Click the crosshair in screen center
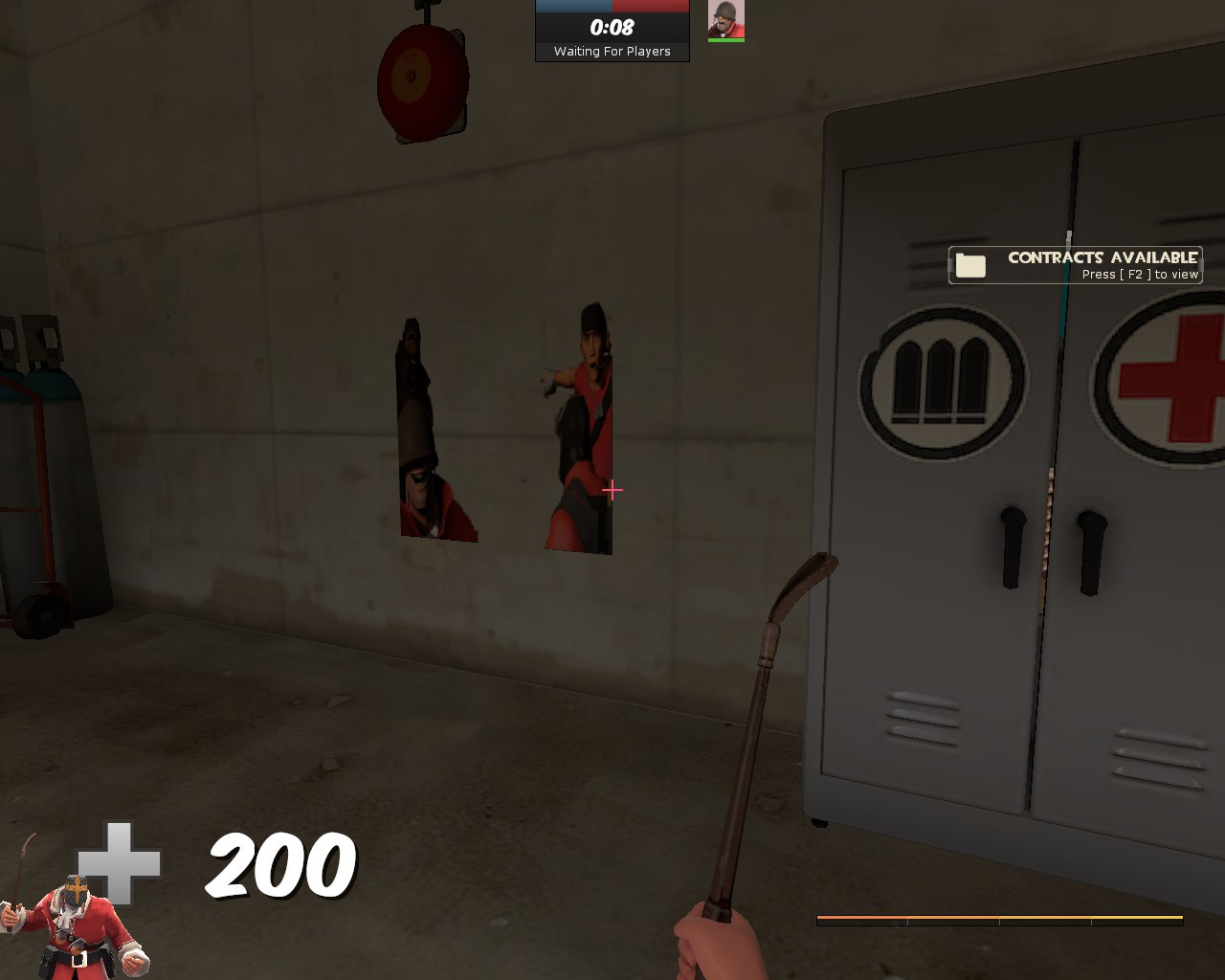The image size is (1225, 980). pos(612,490)
